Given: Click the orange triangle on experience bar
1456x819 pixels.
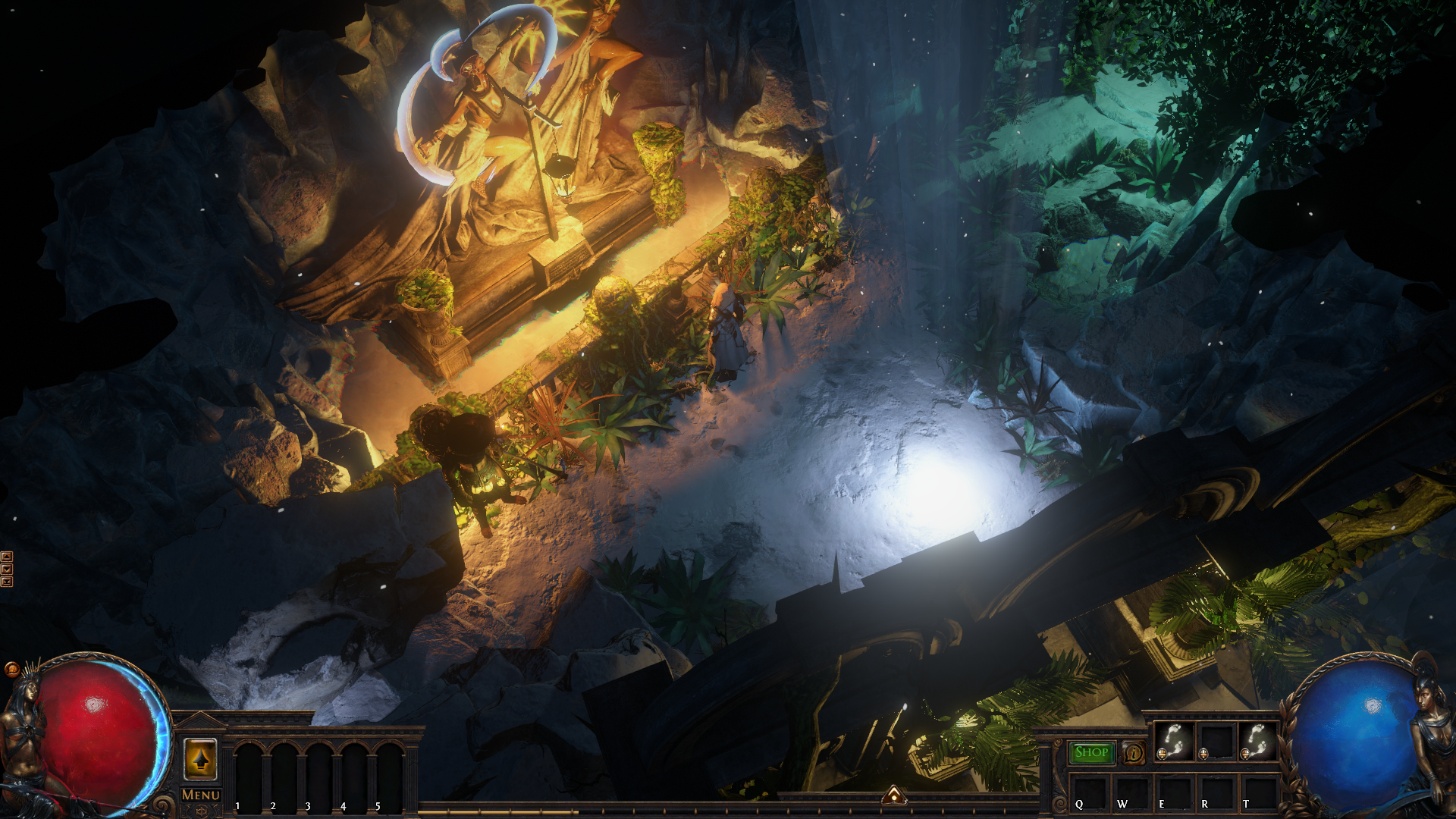Looking at the screenshot, I should pos(894,795).
